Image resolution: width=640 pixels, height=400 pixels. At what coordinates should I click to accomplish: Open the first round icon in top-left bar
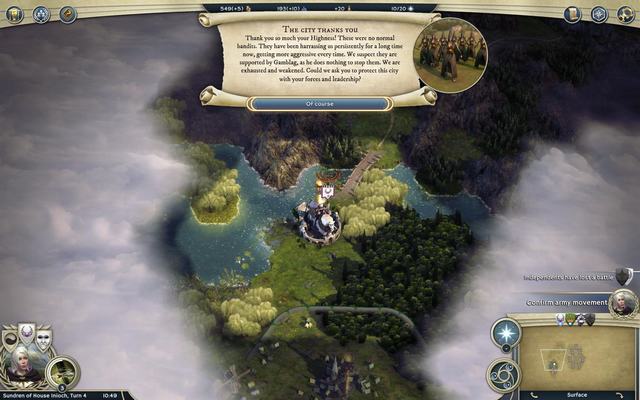click(14, 14)
